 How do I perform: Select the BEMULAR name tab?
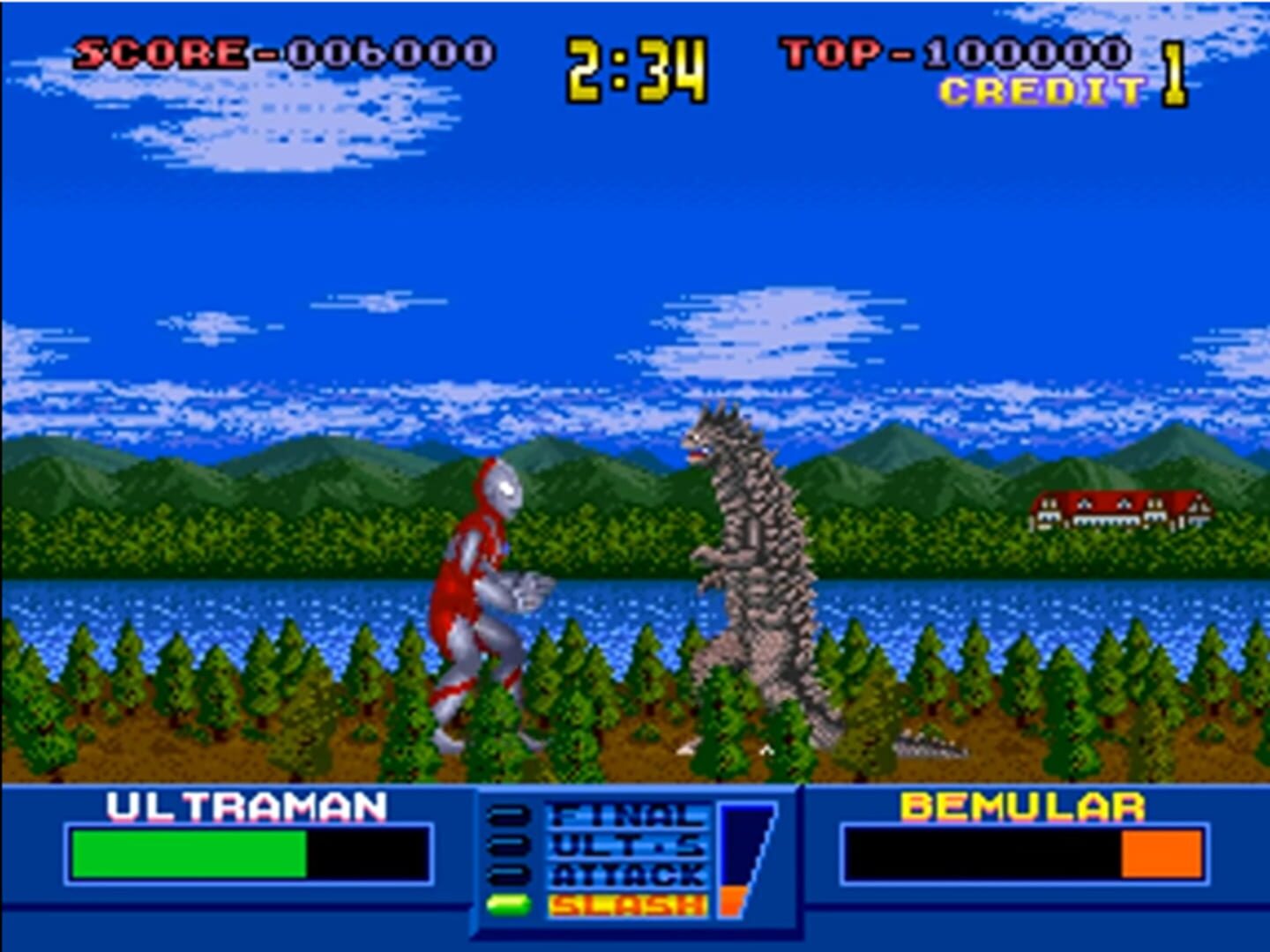coord(1020,806)
